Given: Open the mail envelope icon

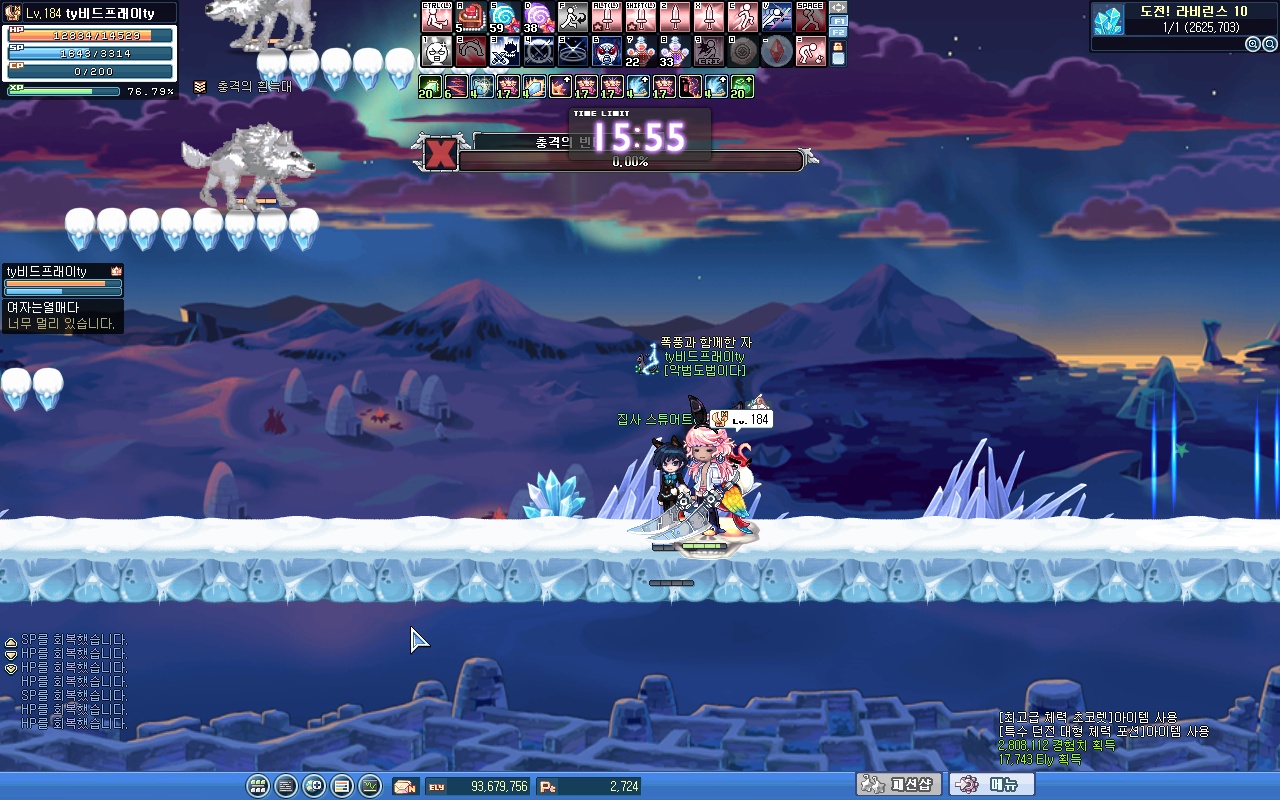Looking at the screenshot, I should click(x=405, y=786).
